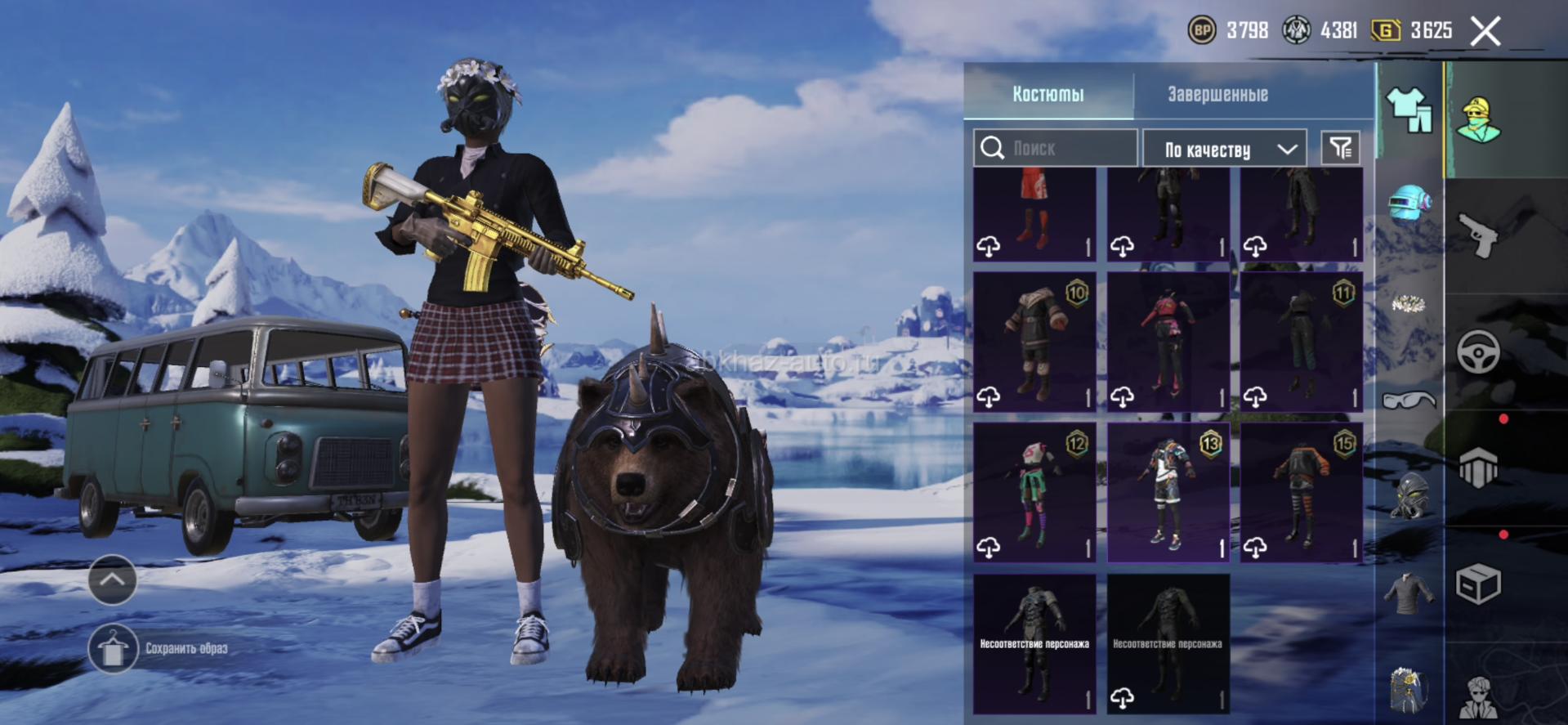Open the blue helmet category
Image resolution: width=1568 pixels, height=725 pixels.
[1410, 204]
